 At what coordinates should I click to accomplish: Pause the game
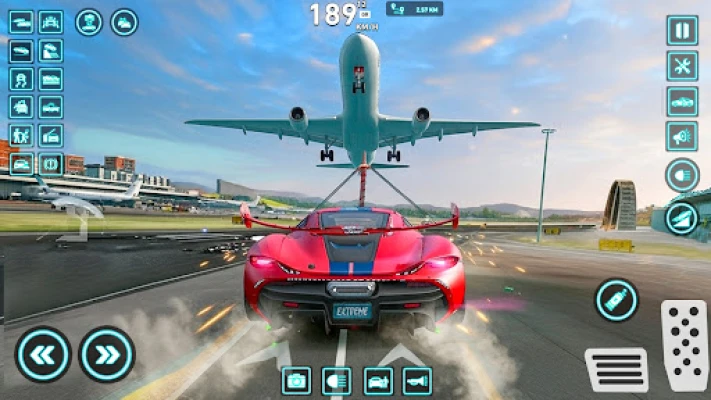682,30
